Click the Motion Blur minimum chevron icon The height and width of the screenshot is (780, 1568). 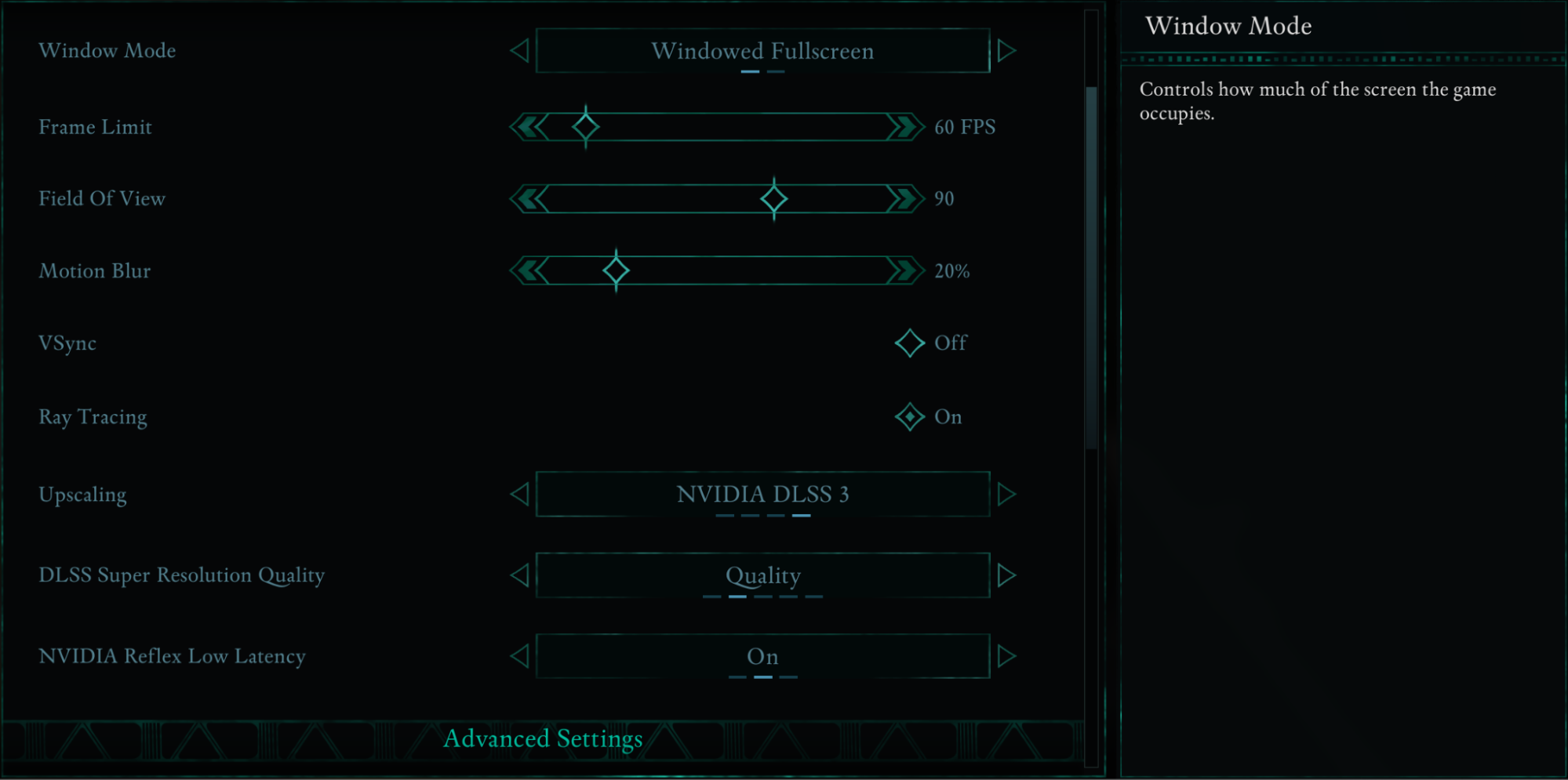tap(529, 270)
